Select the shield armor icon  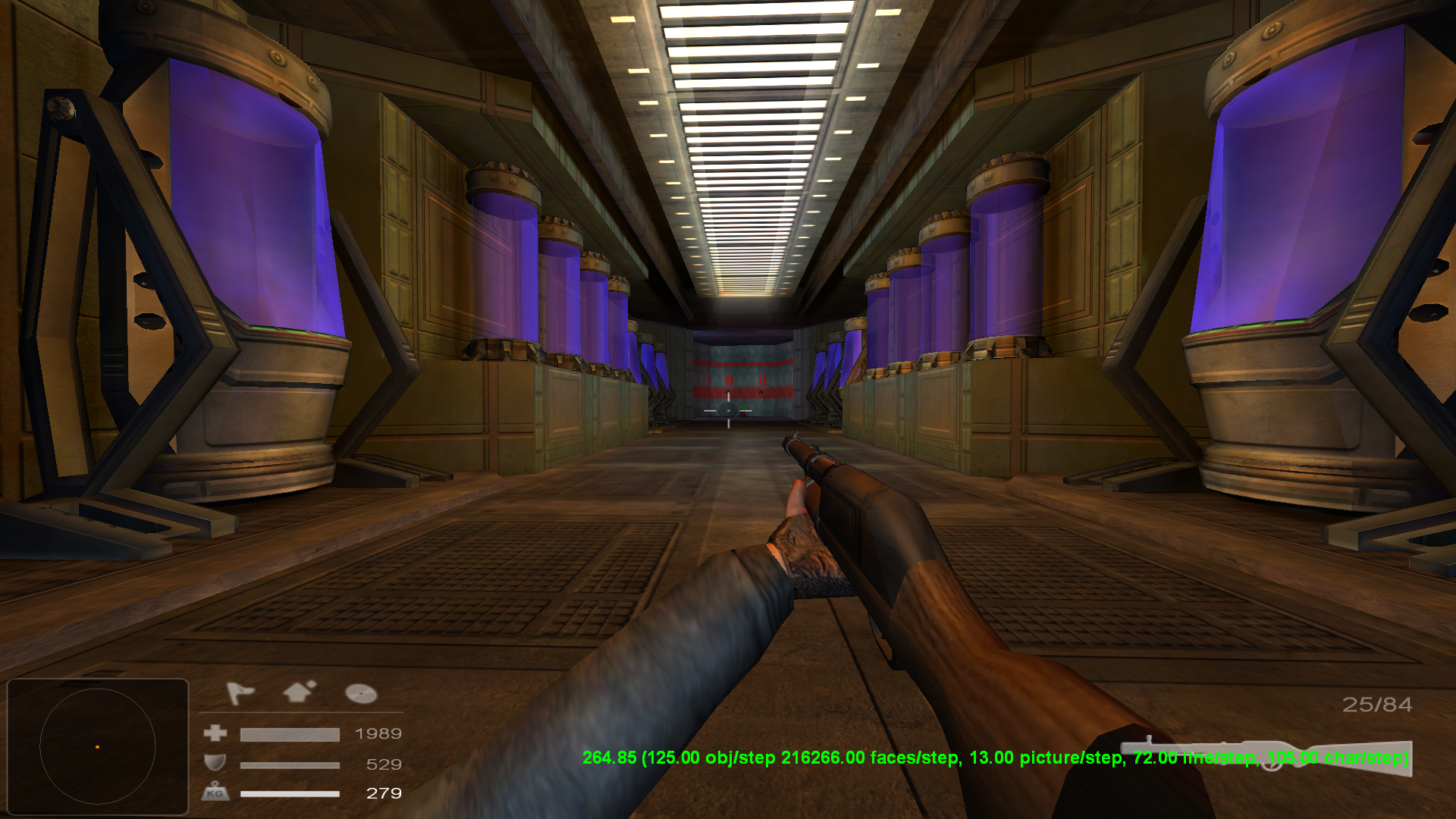(x=215, y=764)
